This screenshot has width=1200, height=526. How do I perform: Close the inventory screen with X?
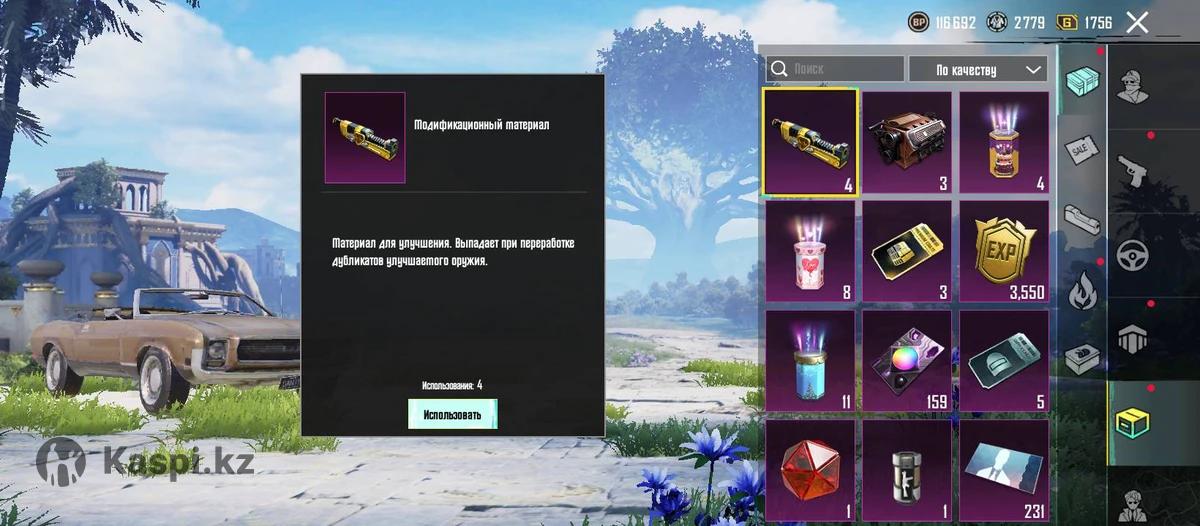pos(1137,22)
